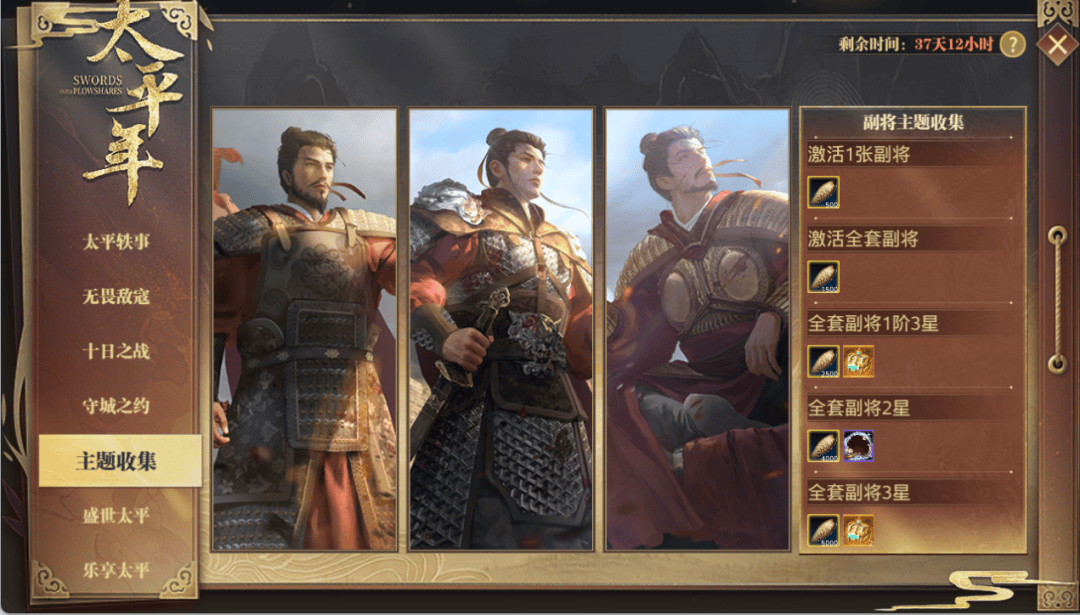Select the 十日之战 tab
This screenshot has width=1080, height=615.
coord(116,351)
